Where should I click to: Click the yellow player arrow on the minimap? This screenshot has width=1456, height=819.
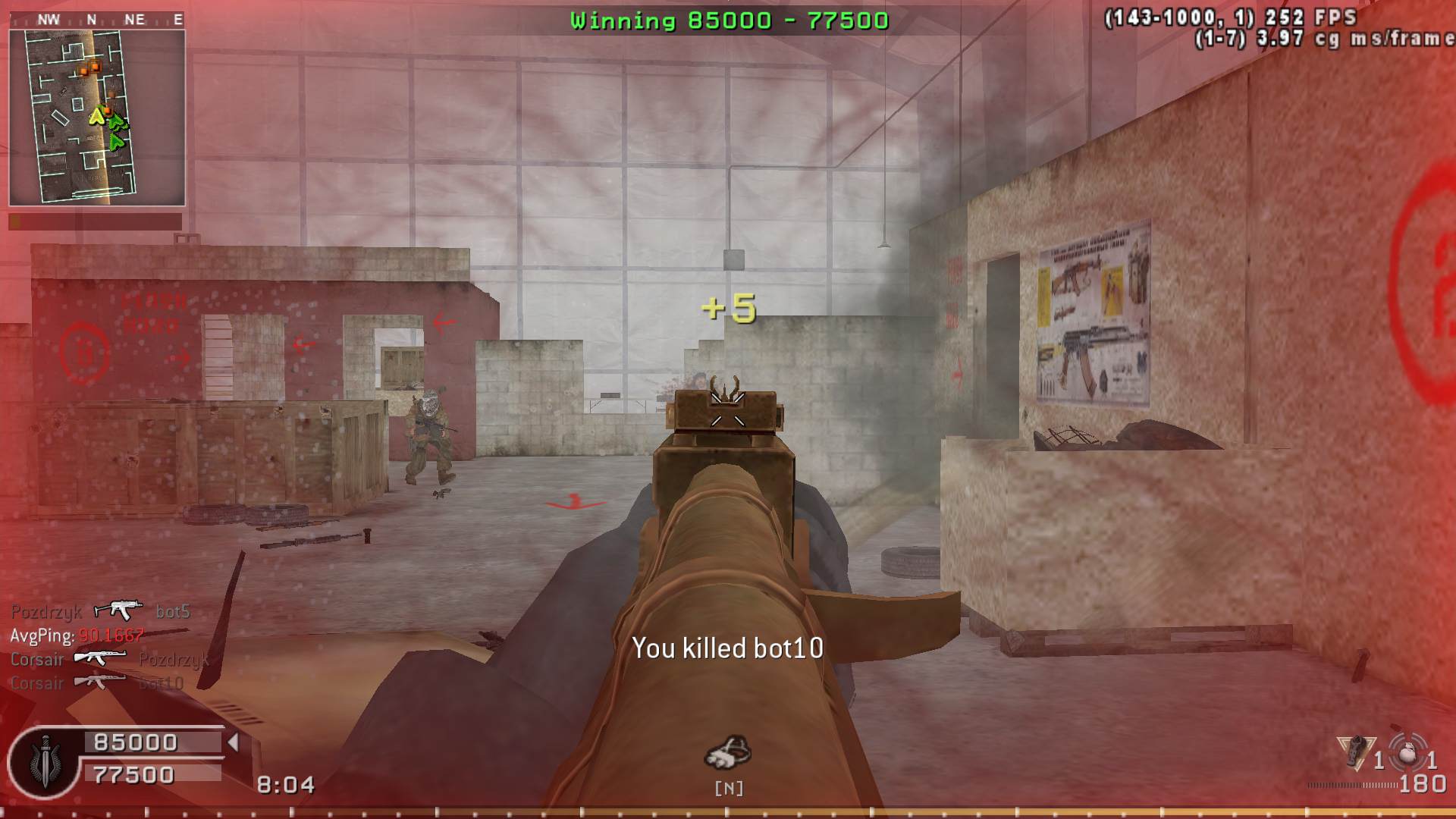(x=96, y=116)
